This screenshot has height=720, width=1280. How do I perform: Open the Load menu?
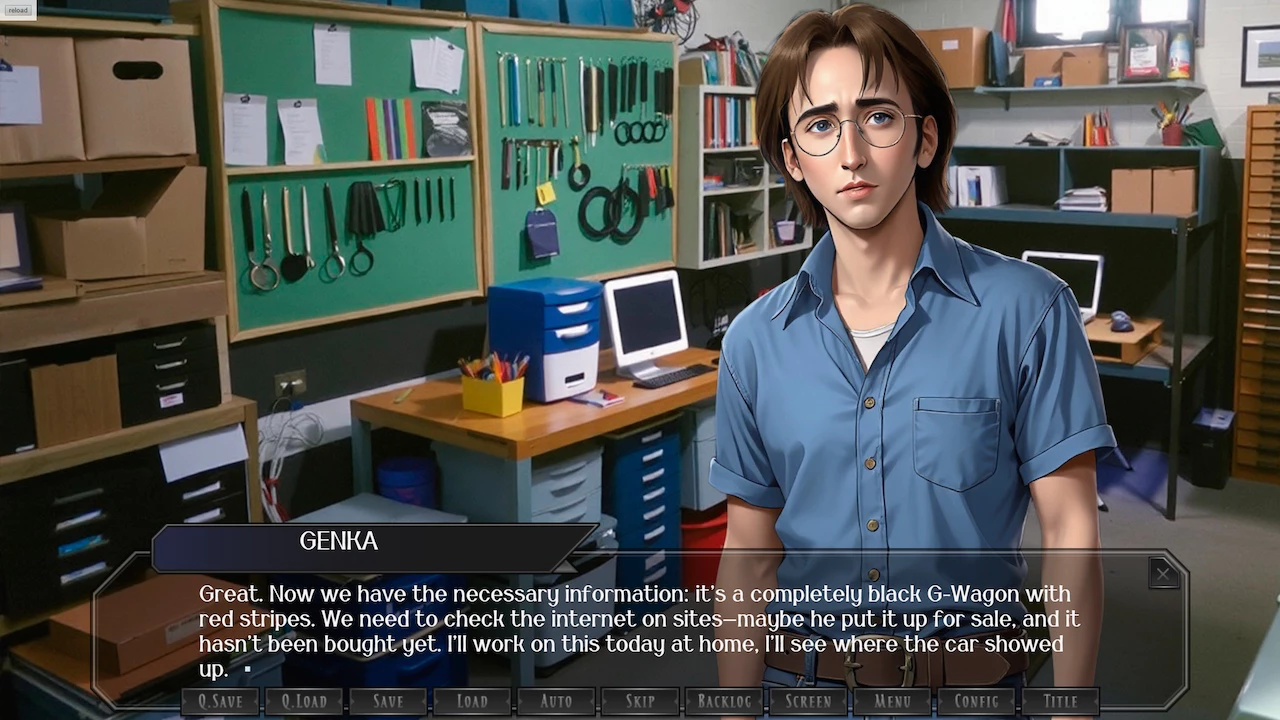coord(472,701)
